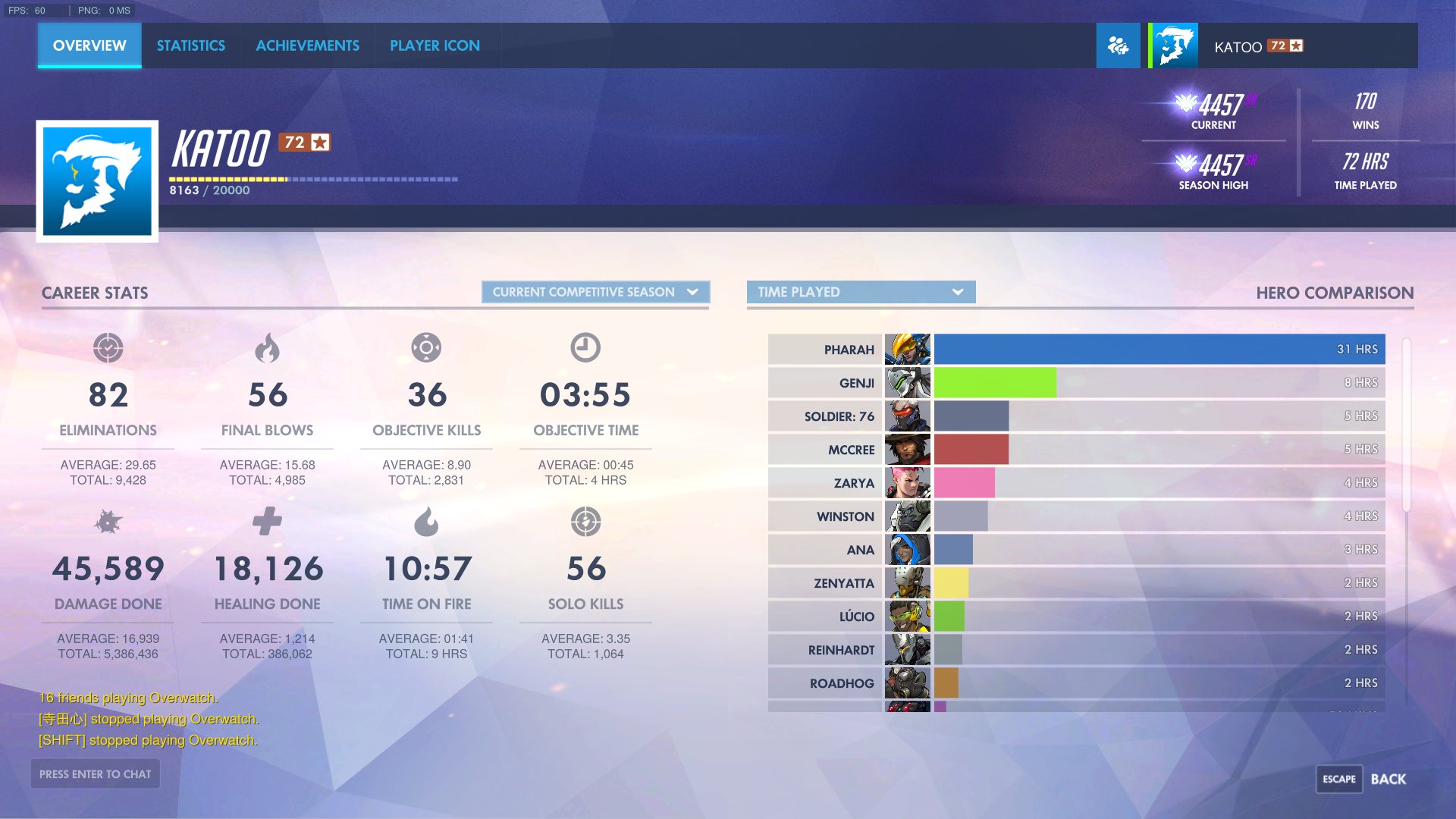This screenshot has height=819, width=1456.
Task: Click the Objective Time clock icon
Action: (x=585, y=349)
